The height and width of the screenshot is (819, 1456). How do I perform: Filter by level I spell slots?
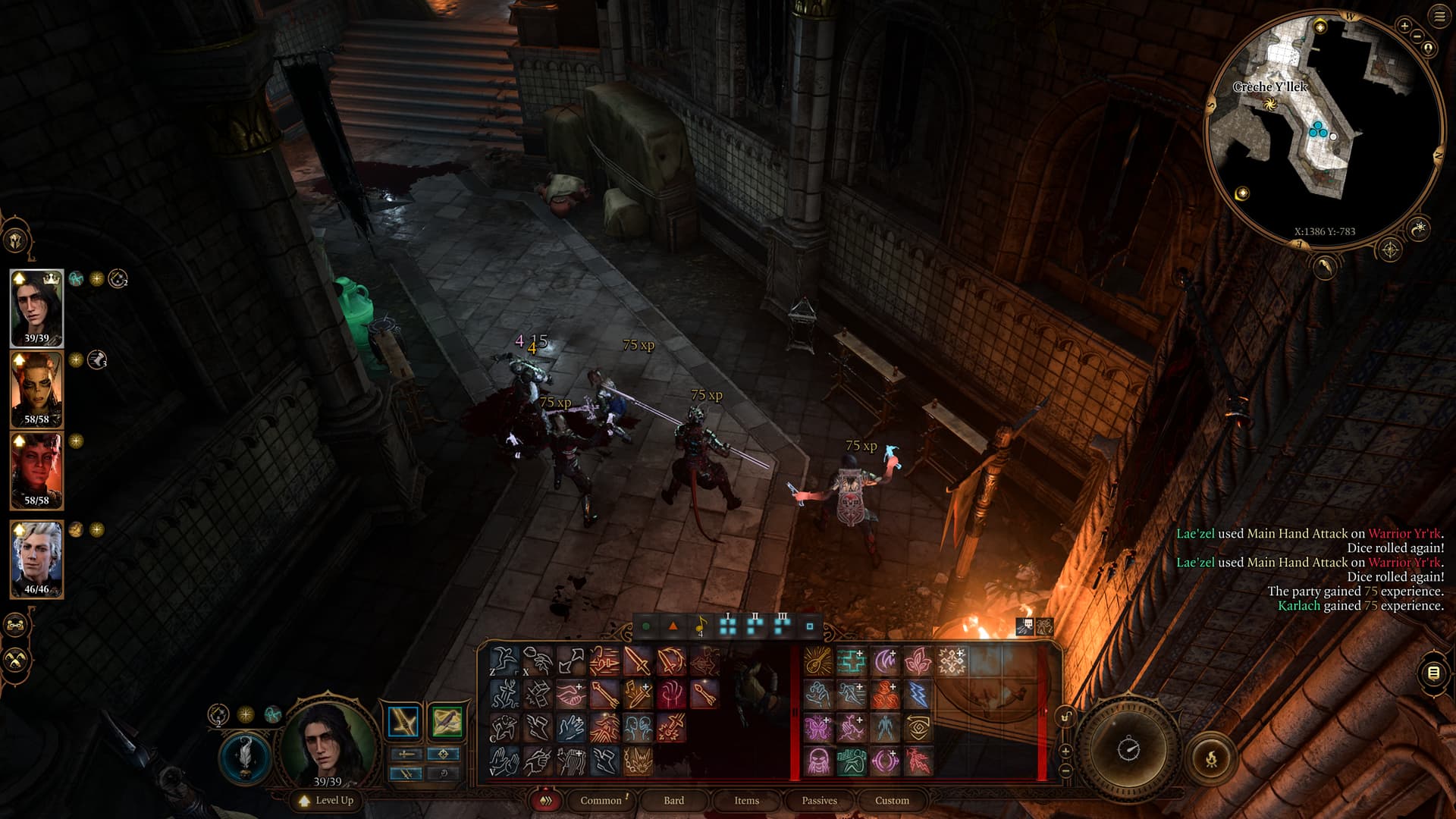click(x=728, y=626)
